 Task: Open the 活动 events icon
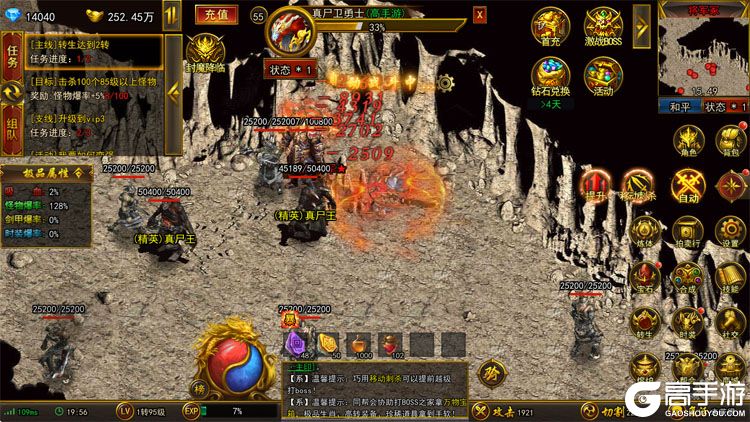tap(603, 76)
